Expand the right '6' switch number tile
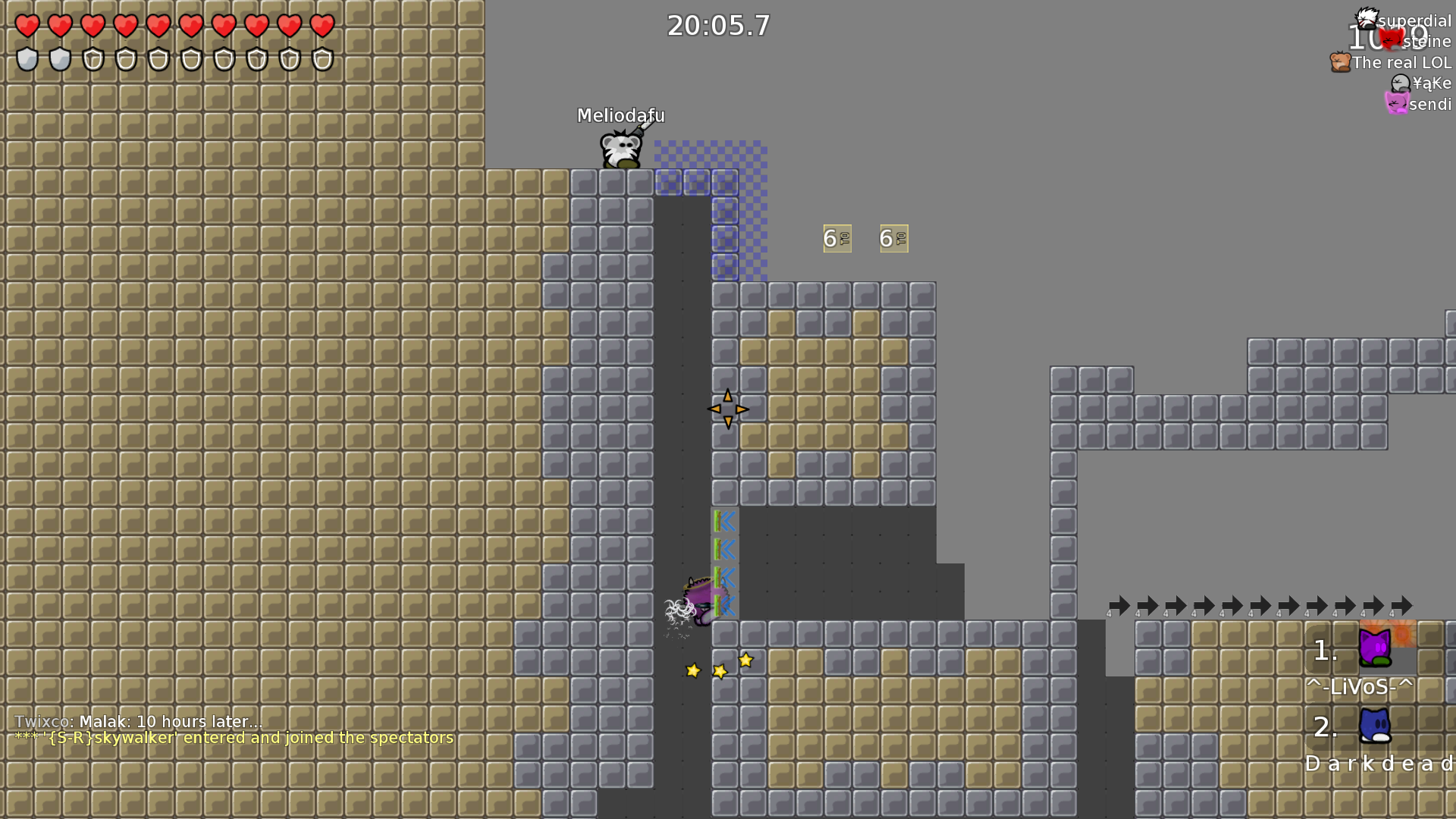The width and height of the screenshot is (1456, 819). [x=893, y=237]
